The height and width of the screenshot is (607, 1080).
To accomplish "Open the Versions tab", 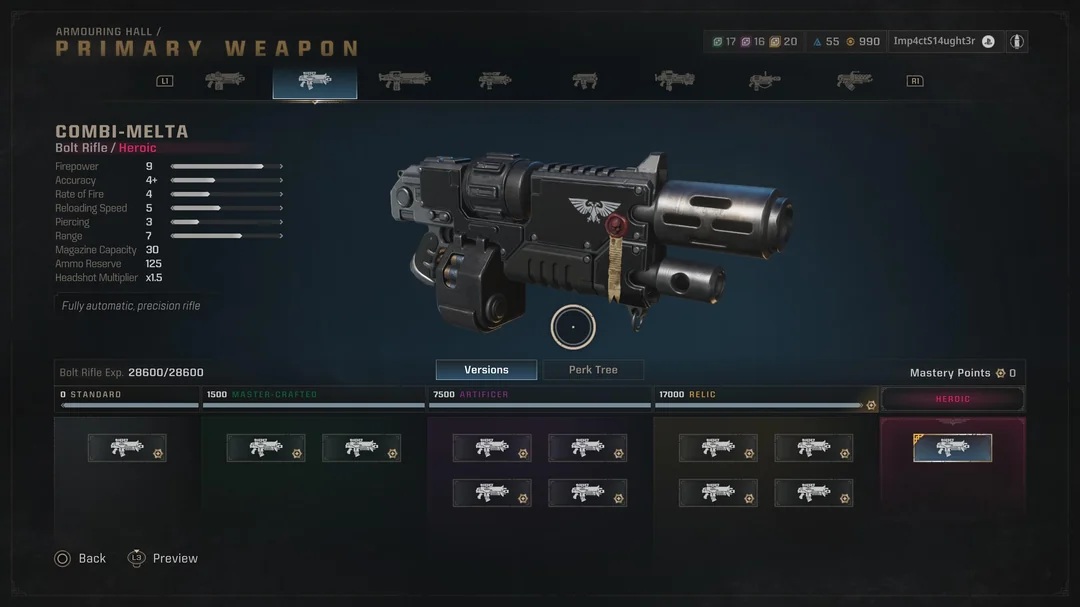I will 486,370.
